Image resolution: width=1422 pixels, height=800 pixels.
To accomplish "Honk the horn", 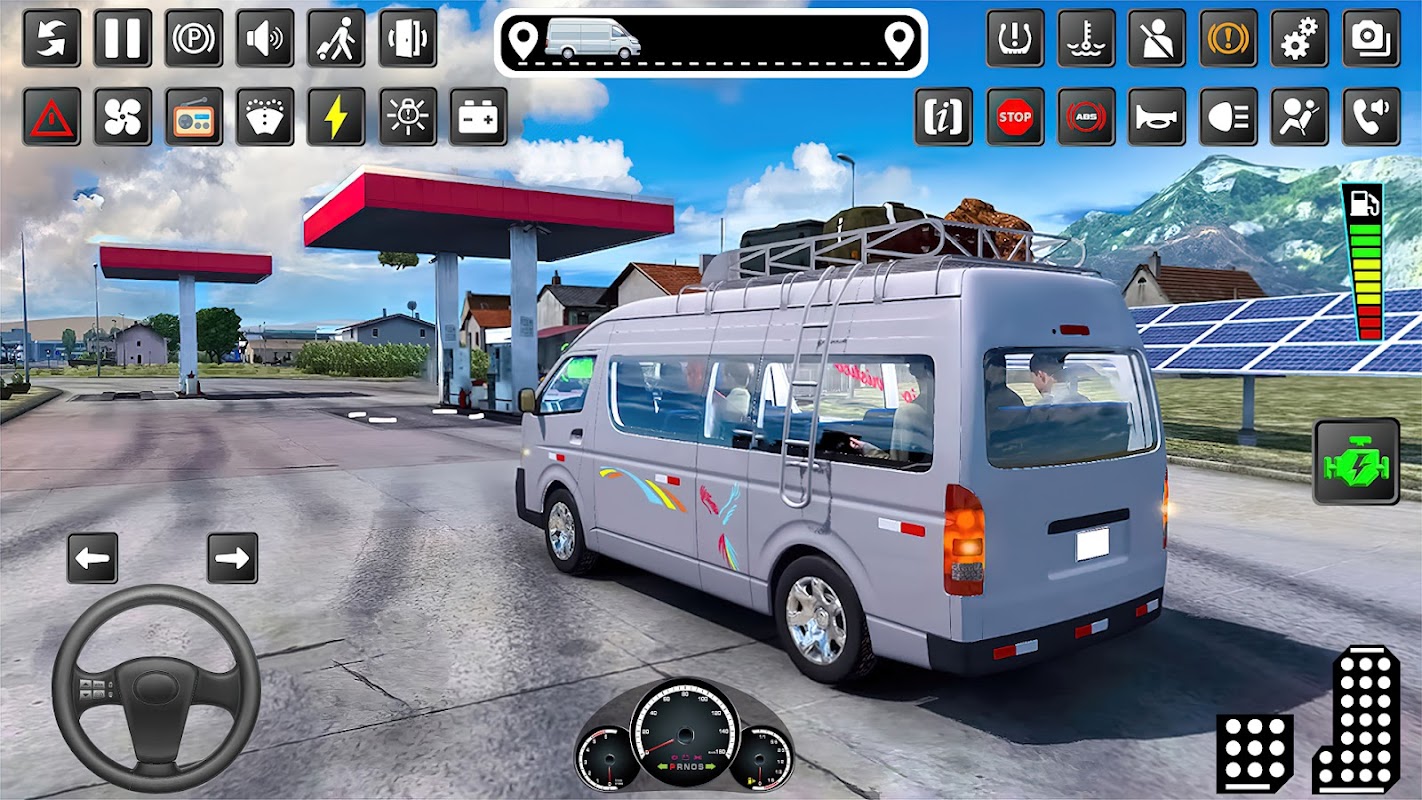I will click(x=1157, y=117).
